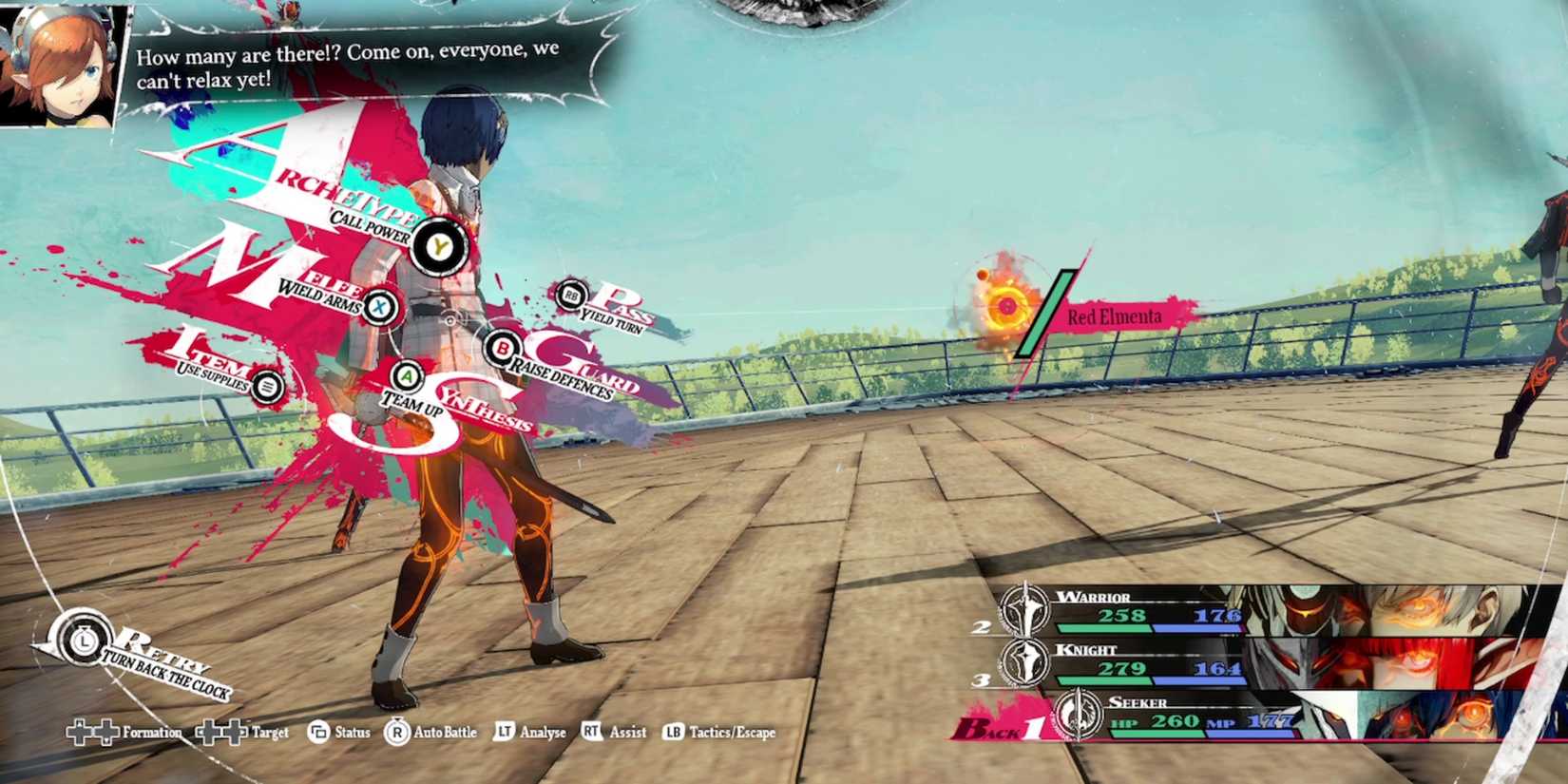Target the Red Elmenta enemy label
This screenshot has width=1568, height=784.
tap(1114, 316)
